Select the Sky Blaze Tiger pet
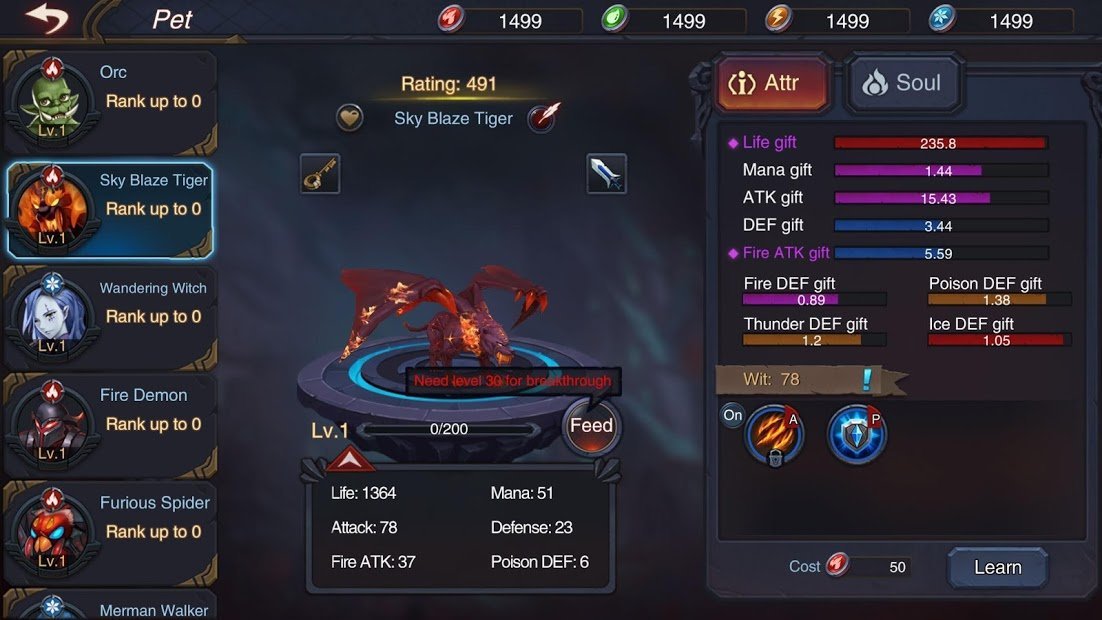Viewport: 1102px width, 620px height. [110, 209]
